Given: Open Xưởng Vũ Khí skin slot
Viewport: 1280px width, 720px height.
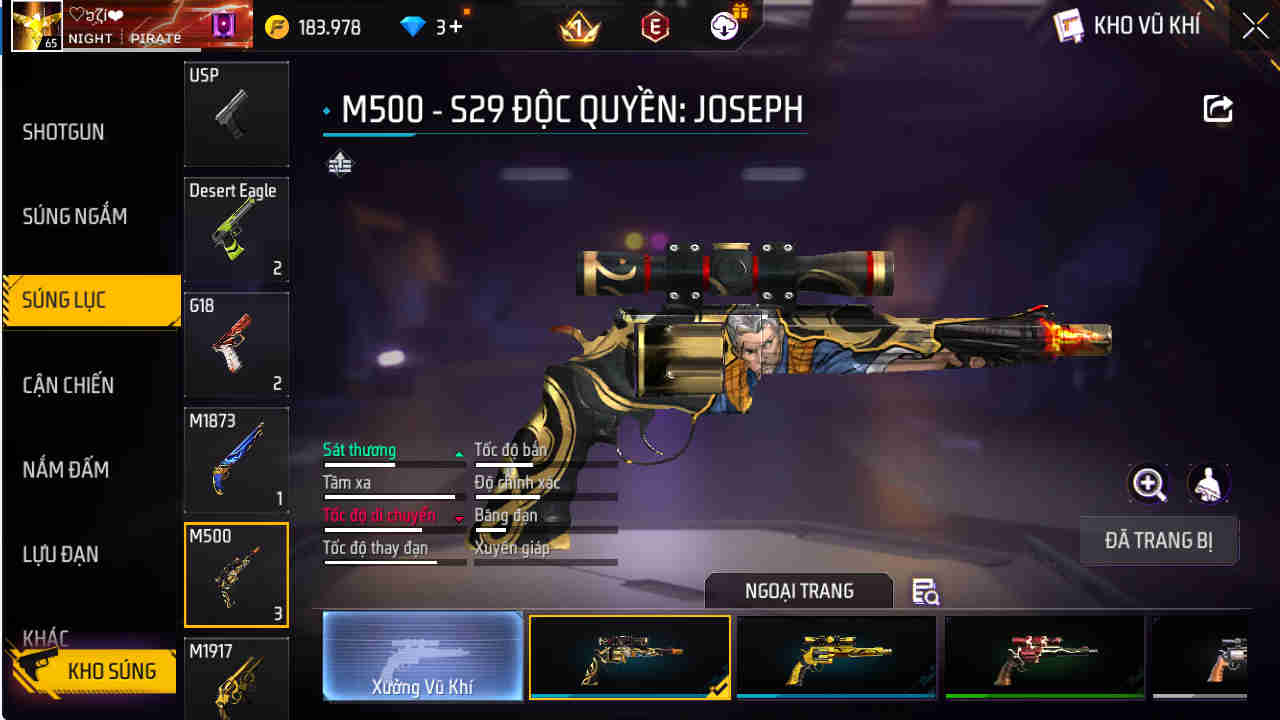Looking at the screenshot, I should click(x=422, y=657).
